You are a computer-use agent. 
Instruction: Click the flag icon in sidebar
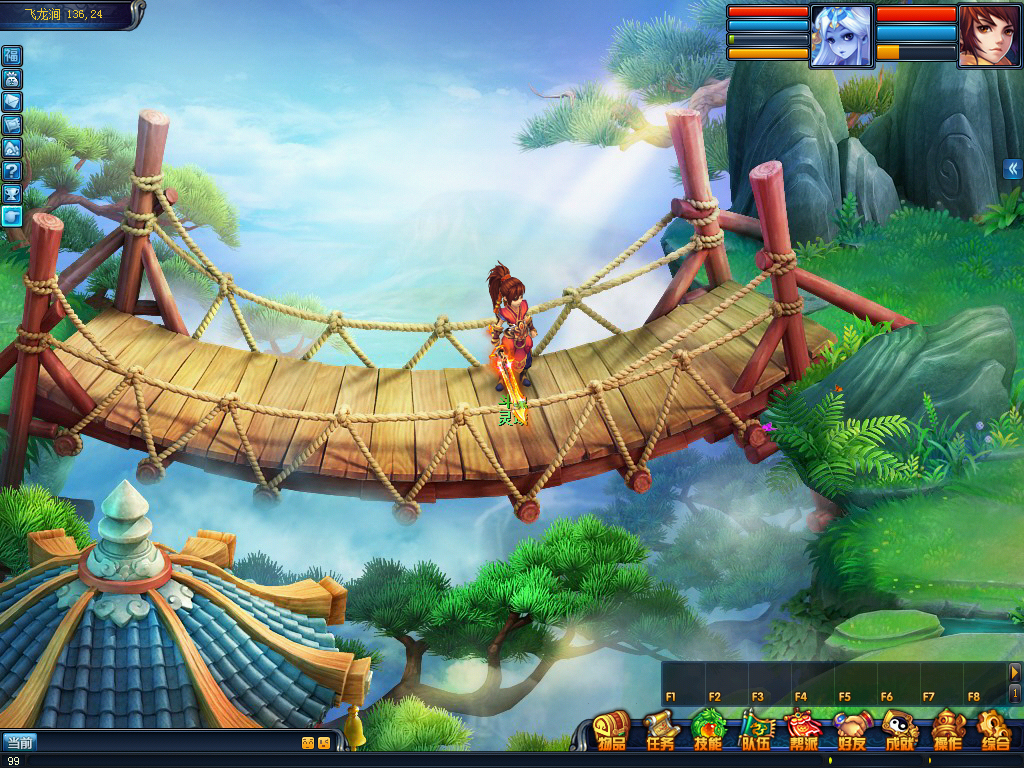pos(12,124)
